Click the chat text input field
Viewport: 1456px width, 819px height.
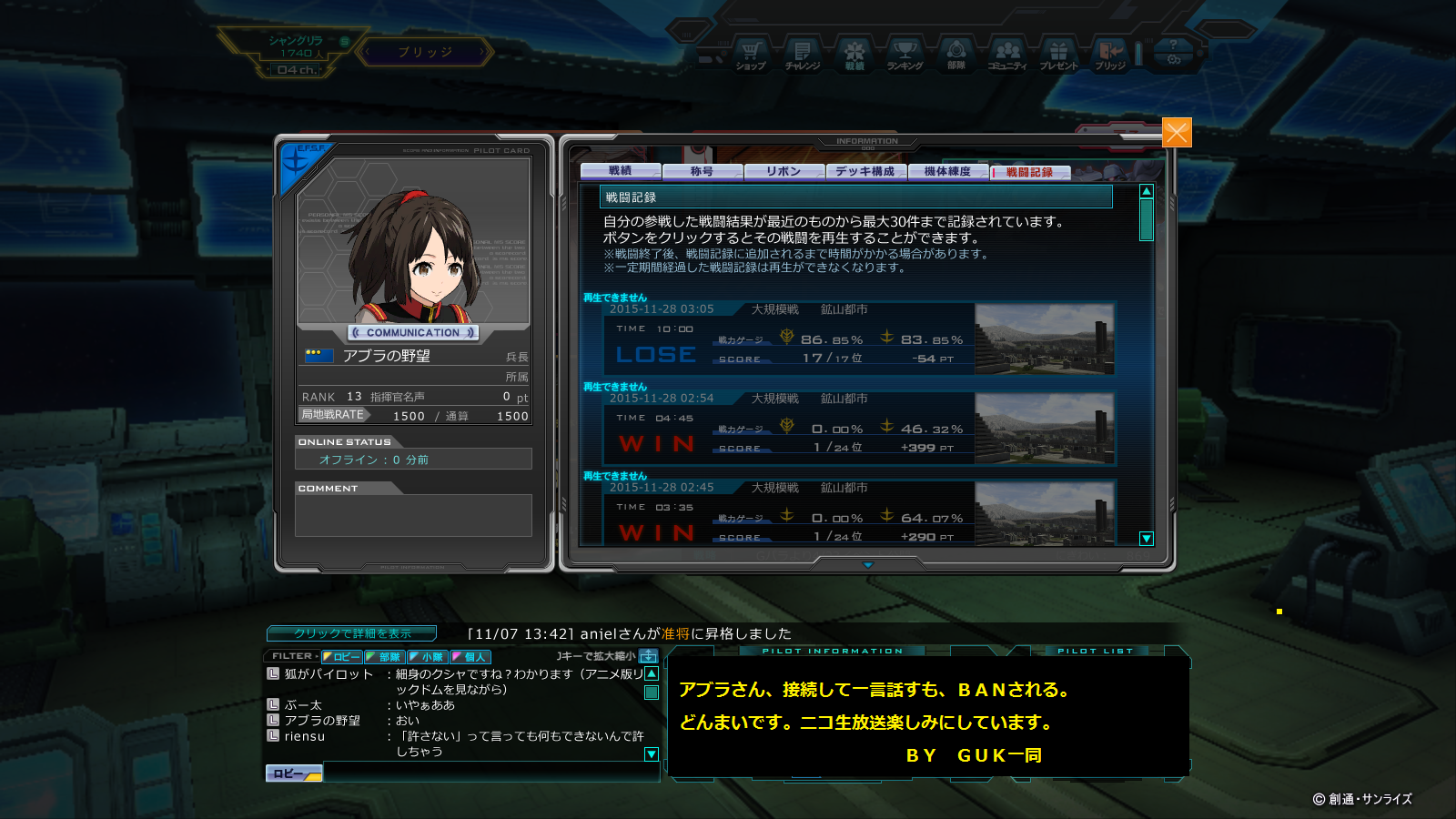[490, 773]
